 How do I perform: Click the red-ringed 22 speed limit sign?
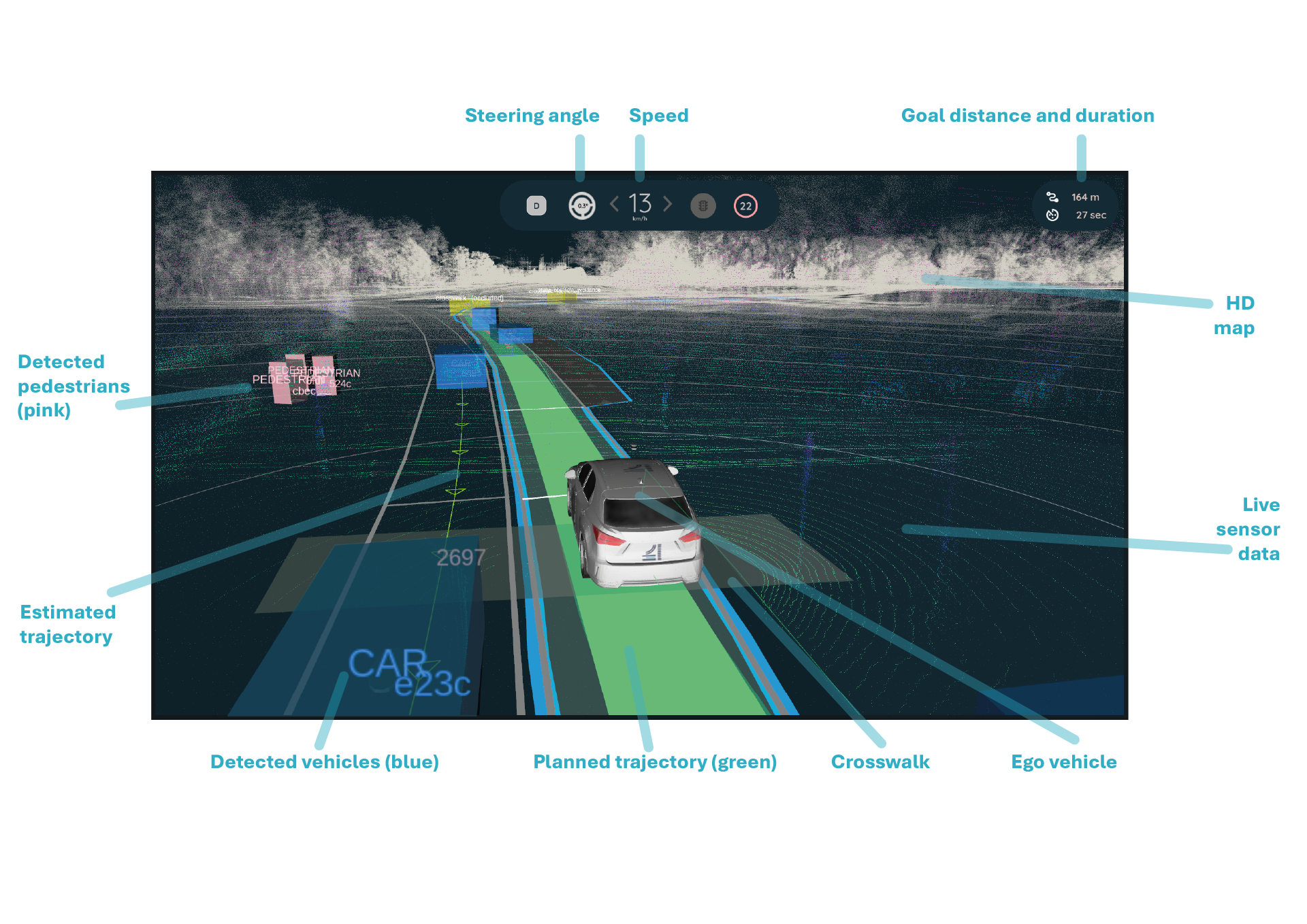746,205
